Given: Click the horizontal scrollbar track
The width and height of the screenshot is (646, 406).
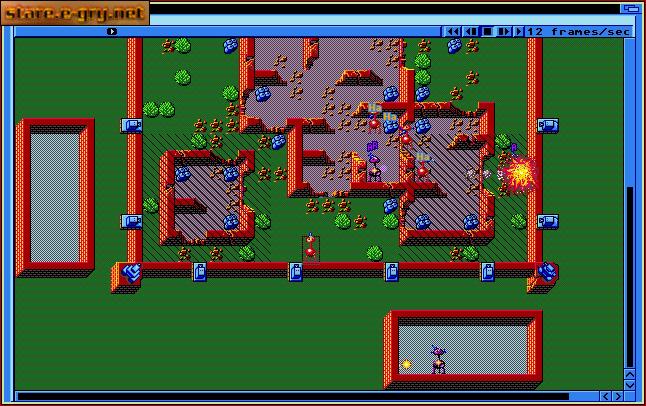Looking at the screenshot, I should 300,397.
